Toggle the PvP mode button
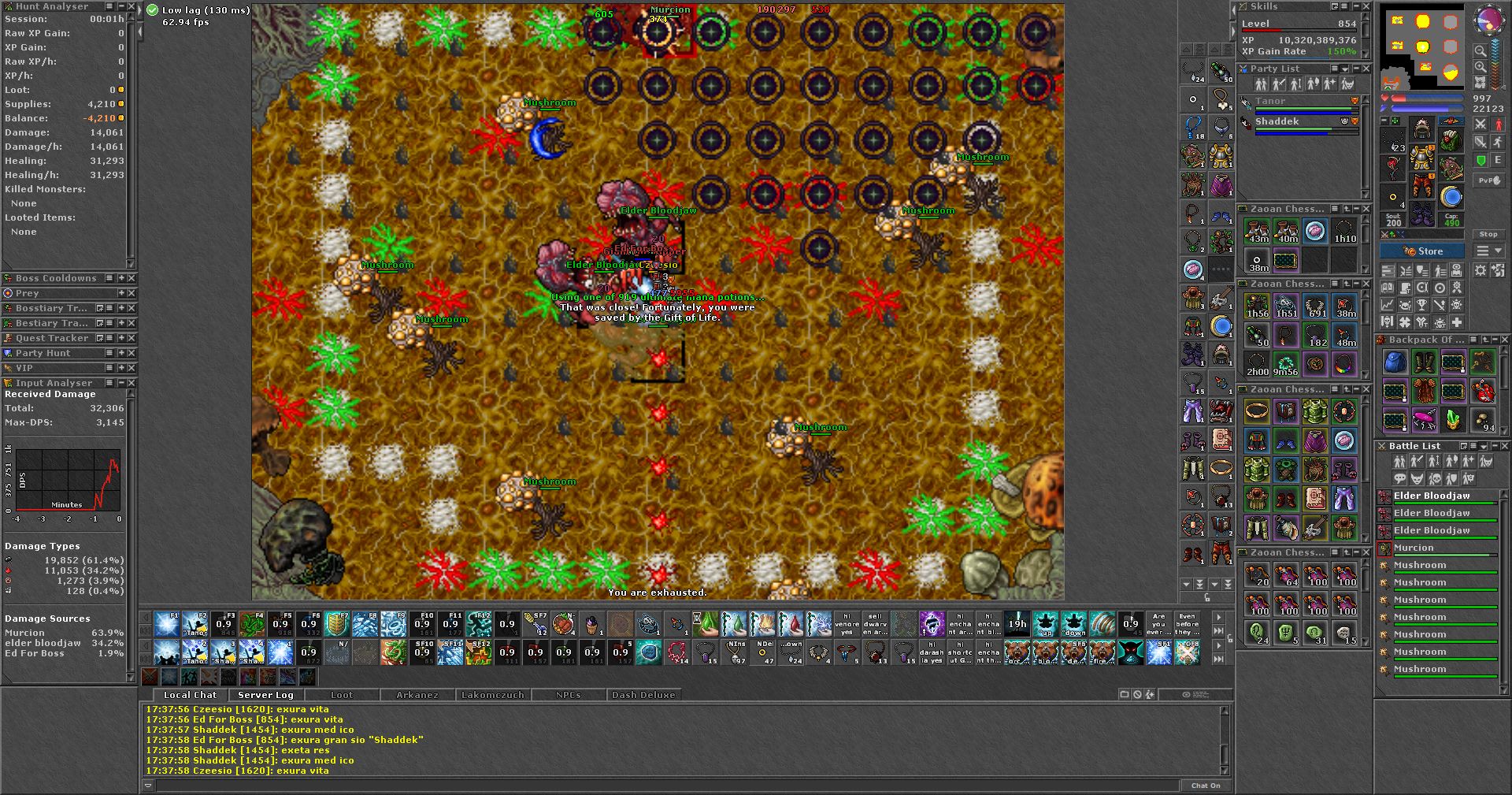Image resolution: width=1512 pixels, height=795 pixels. click(1488, 180)
